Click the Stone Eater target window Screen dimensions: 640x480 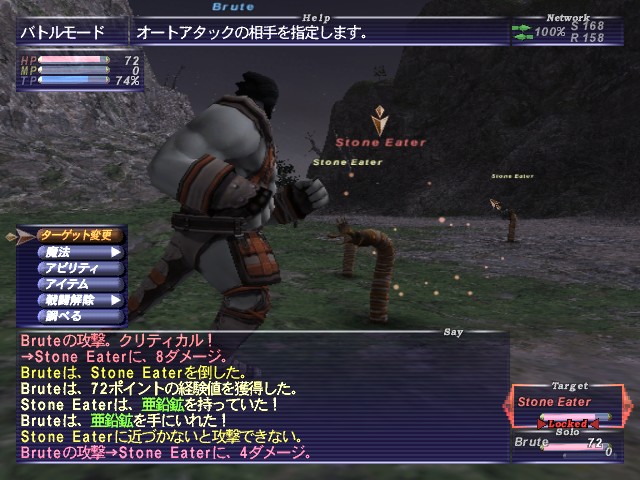[x=570, y=406]
